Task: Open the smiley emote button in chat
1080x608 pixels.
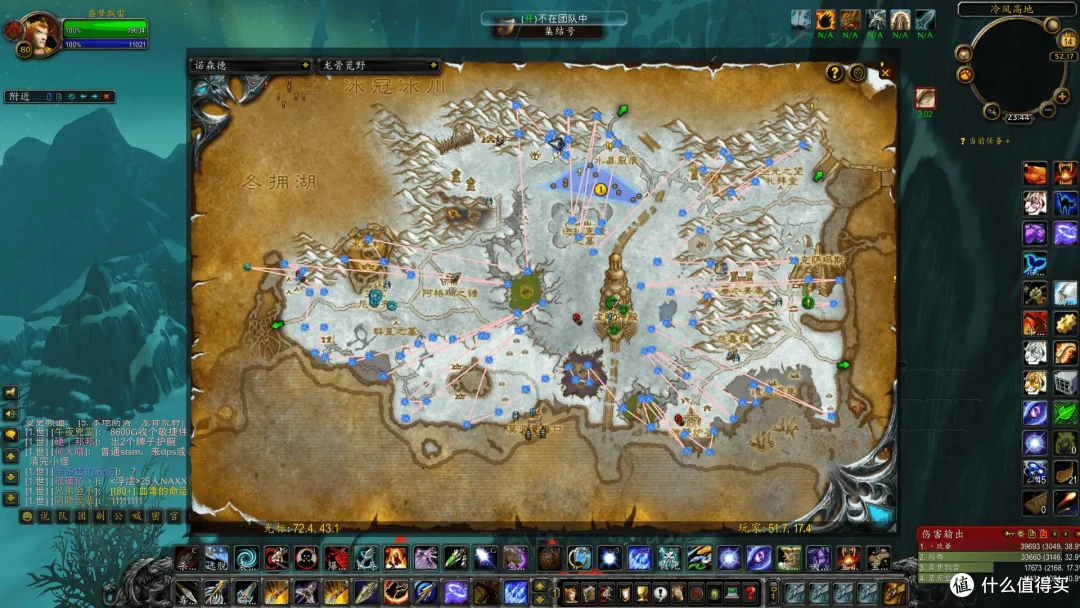Action: pyautogui.click(x=27, y=516)
